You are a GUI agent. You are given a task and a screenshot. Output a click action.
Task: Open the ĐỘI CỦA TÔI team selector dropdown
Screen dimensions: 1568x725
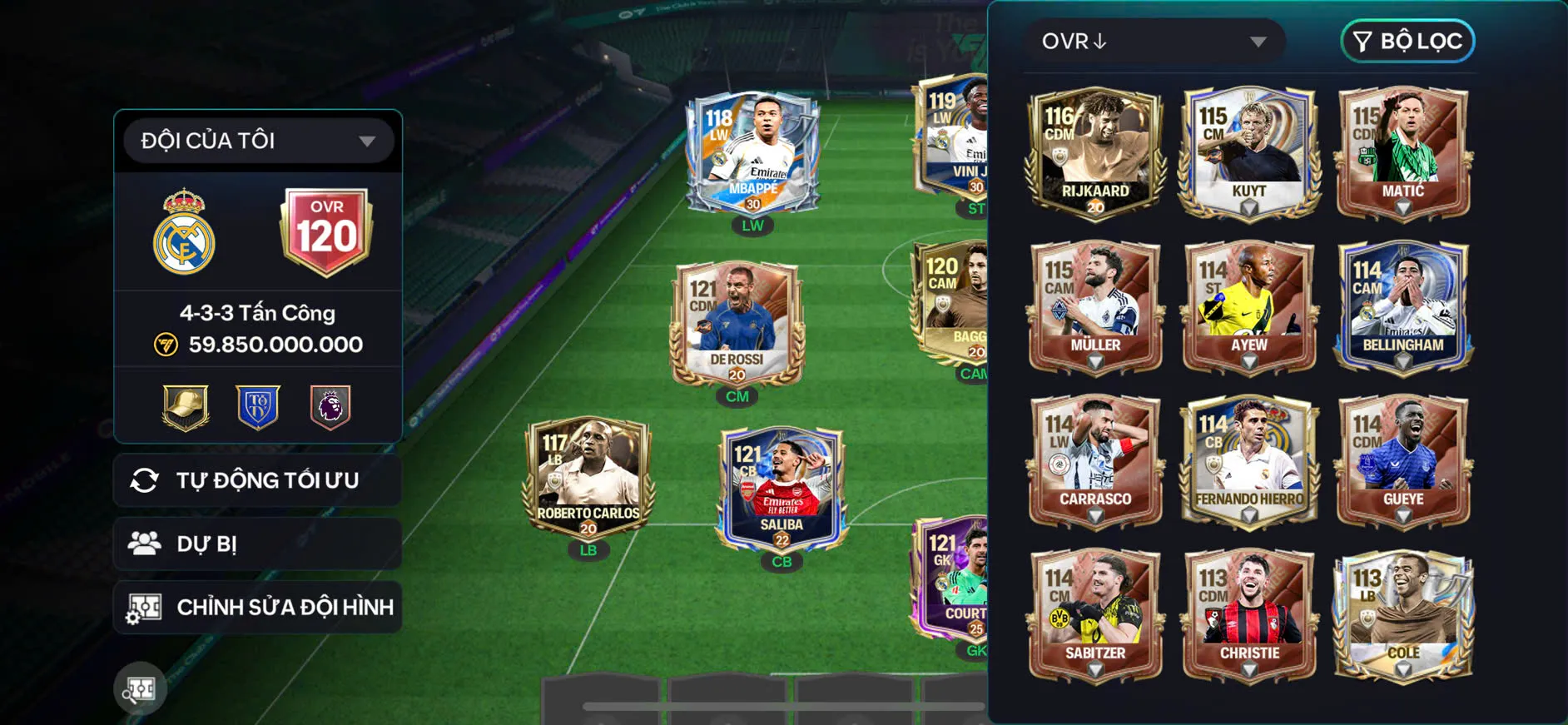[256, 140]
